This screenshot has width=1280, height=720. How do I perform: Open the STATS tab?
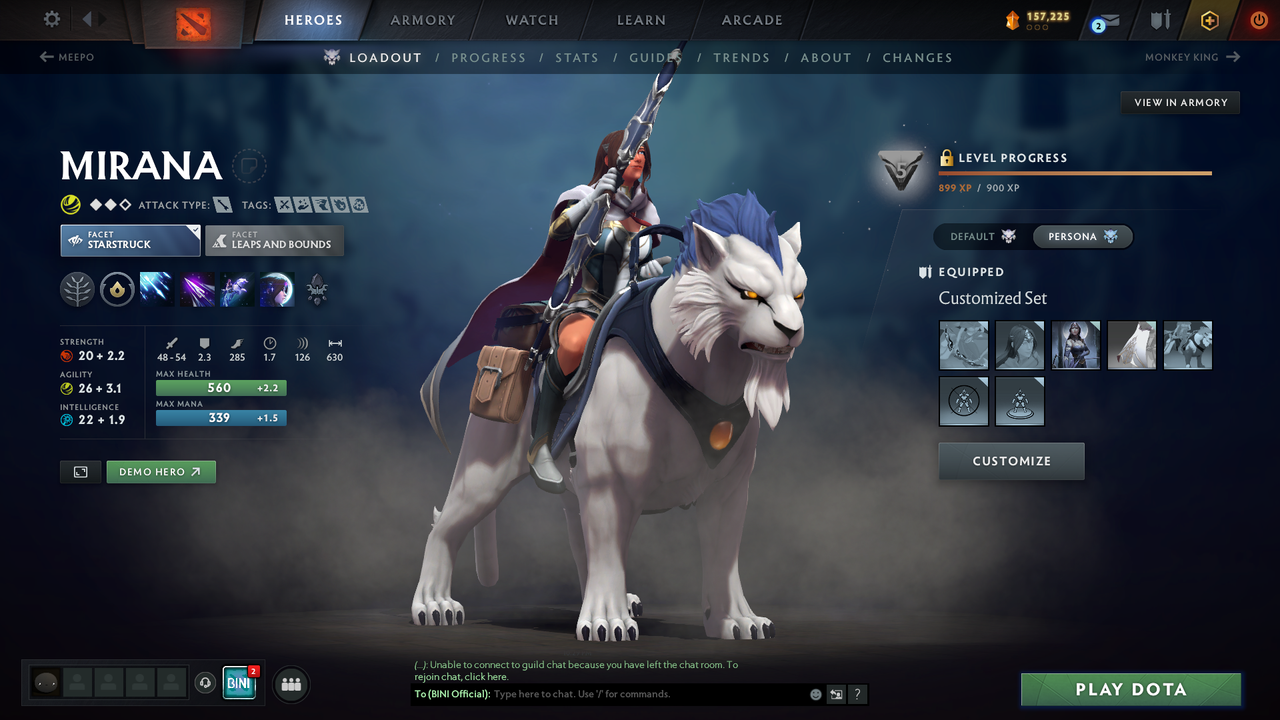pos(577,57)
